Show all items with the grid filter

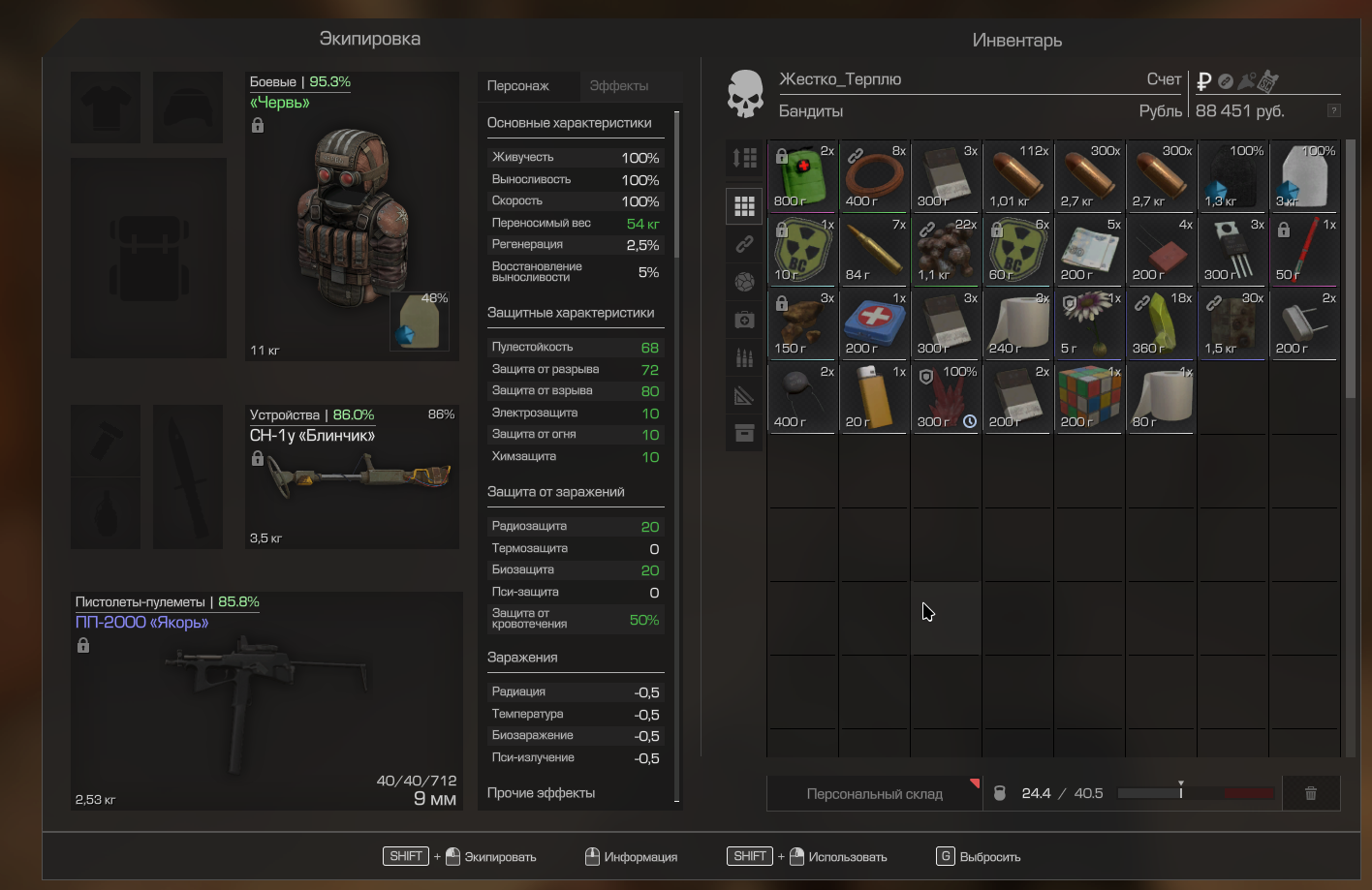744,205
